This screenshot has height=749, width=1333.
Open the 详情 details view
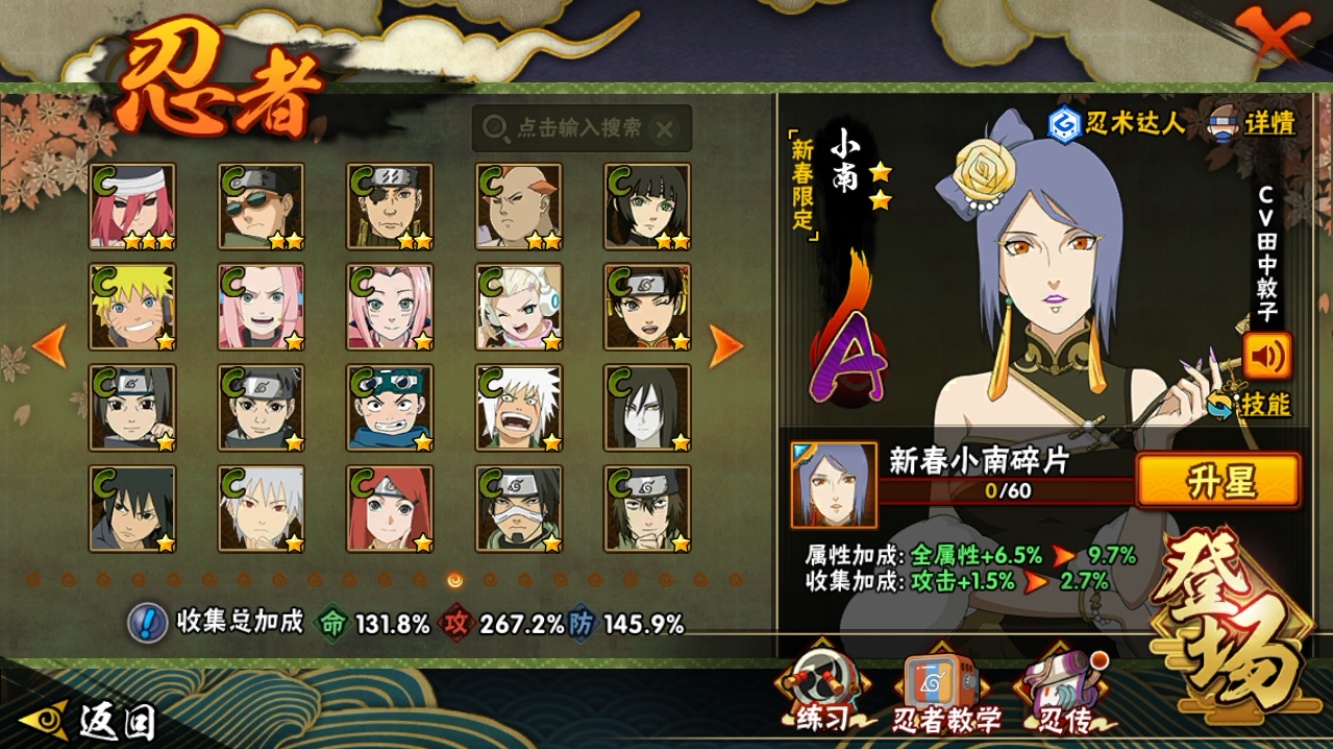click(x=1253, y=122)
